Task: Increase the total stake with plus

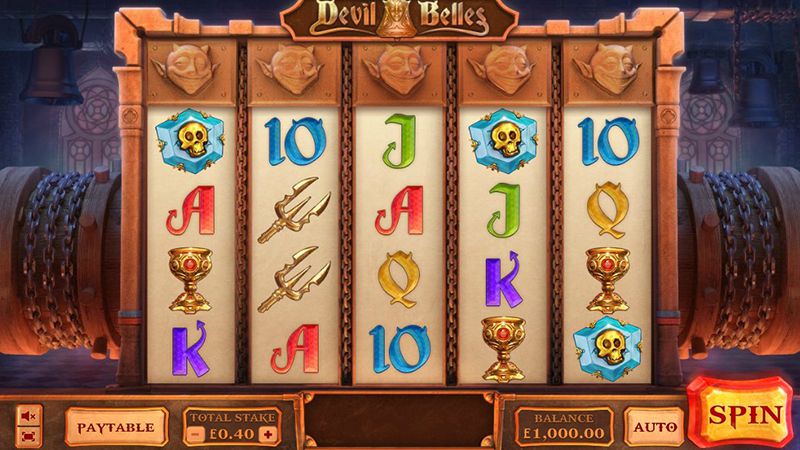Action: coord(267,434)
